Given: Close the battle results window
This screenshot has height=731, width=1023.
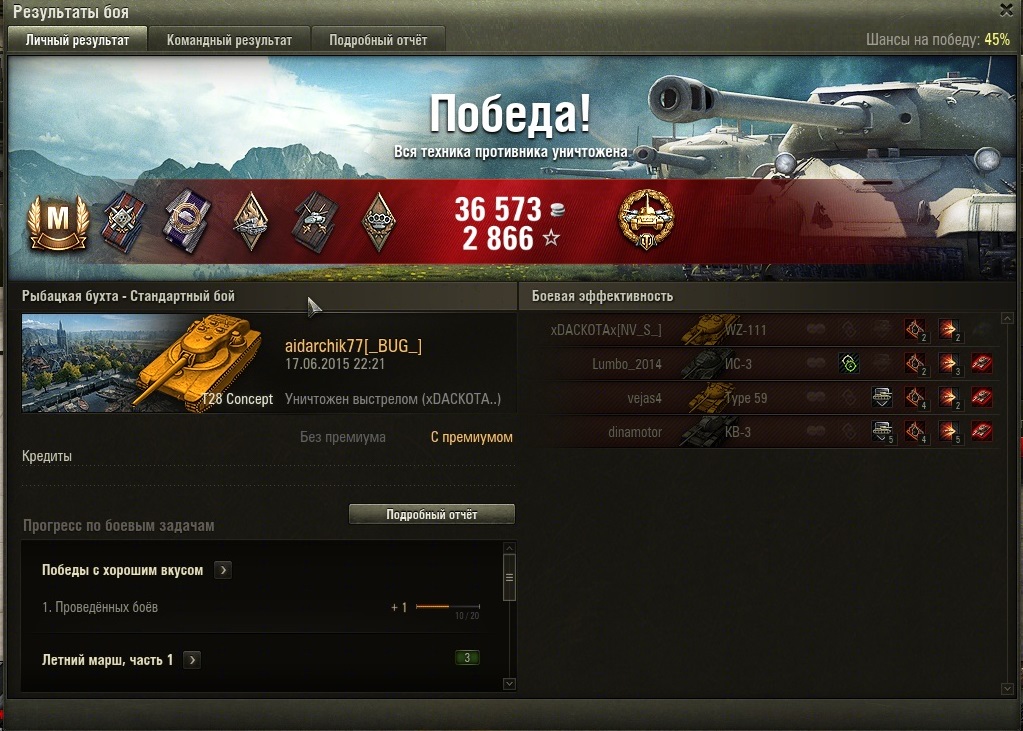Looking at the screenshot, I should click(1006, 10).
